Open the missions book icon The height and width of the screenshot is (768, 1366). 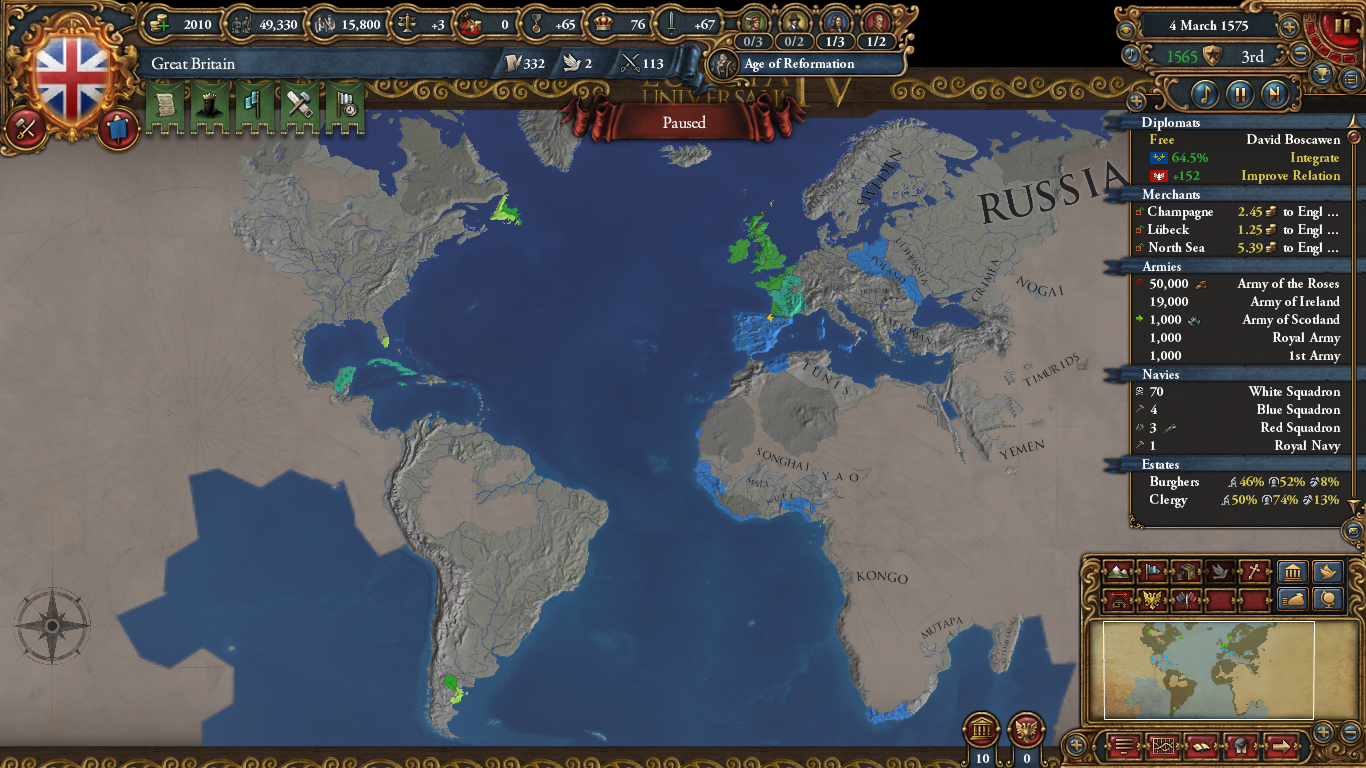tap(1203, 746)
